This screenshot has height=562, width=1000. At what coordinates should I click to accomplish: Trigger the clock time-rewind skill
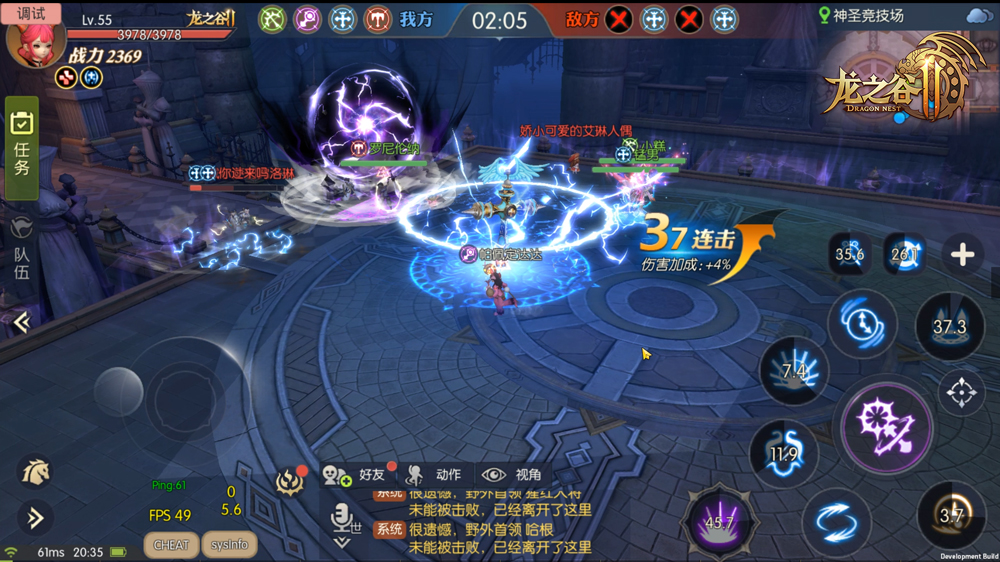(861, 323)
